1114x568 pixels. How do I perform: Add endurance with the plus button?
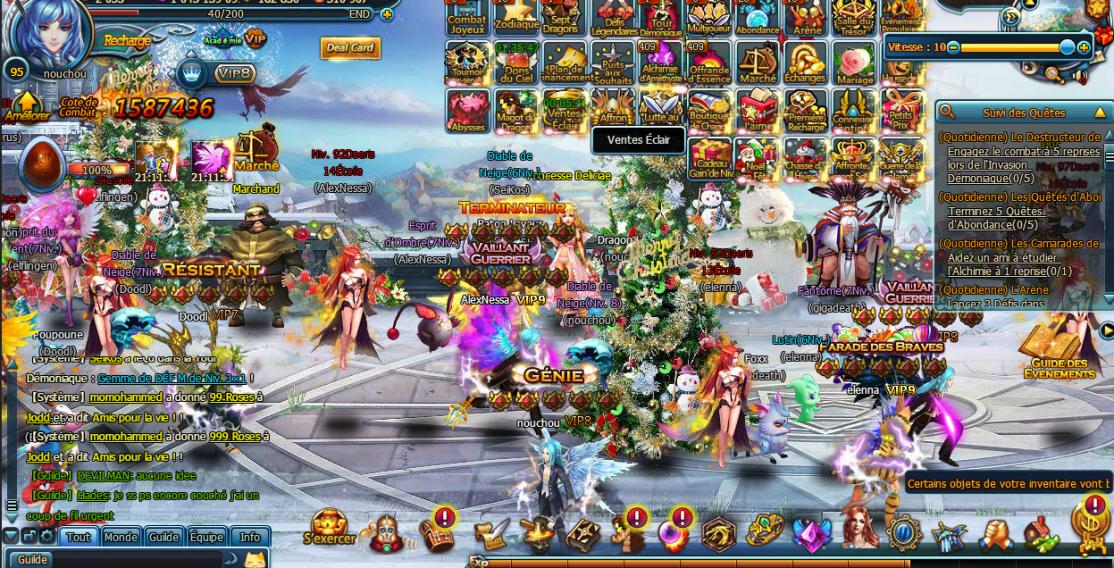387,14
